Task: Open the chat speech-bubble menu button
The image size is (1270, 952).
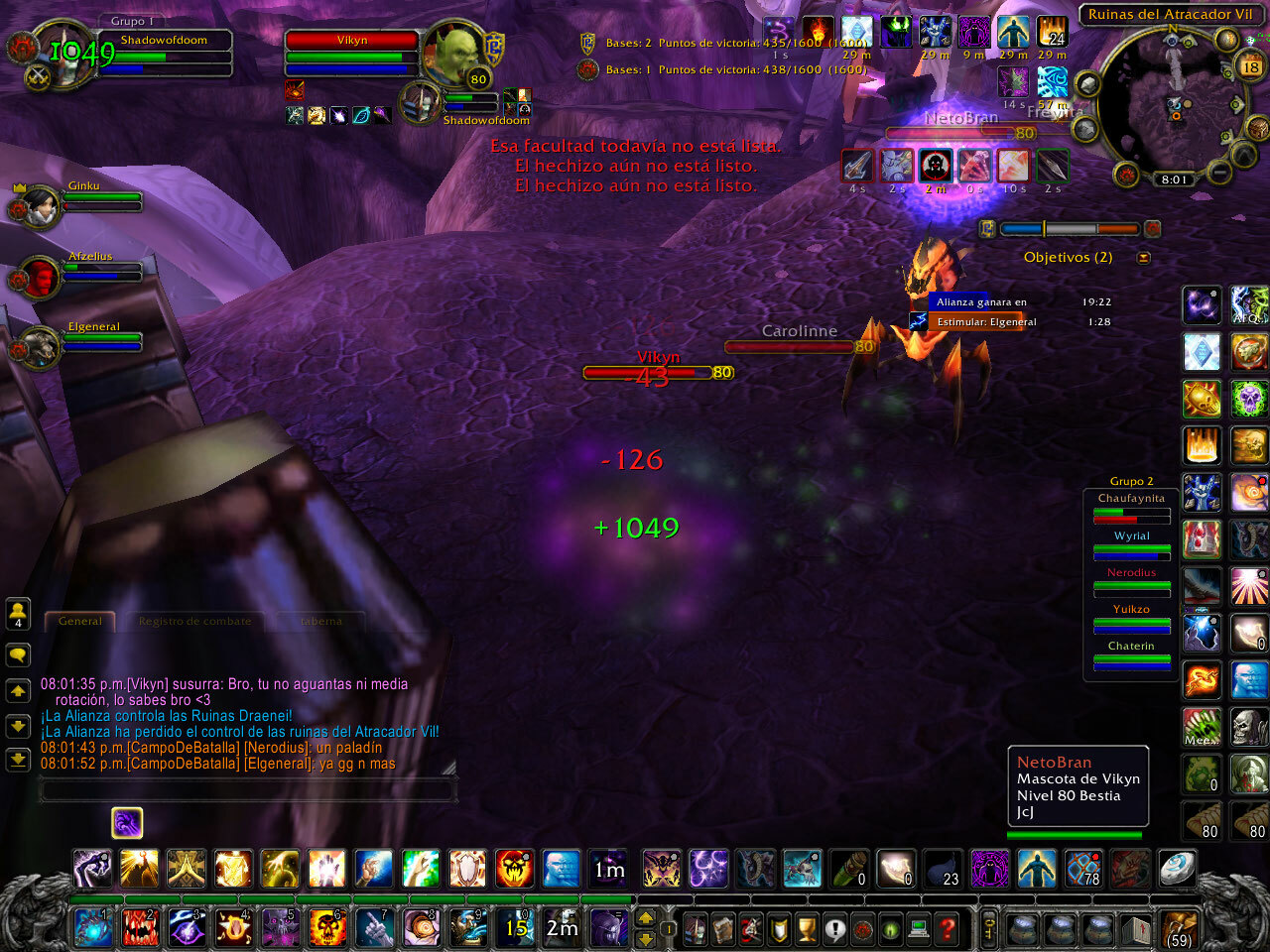Action: [x=18, y=655]
